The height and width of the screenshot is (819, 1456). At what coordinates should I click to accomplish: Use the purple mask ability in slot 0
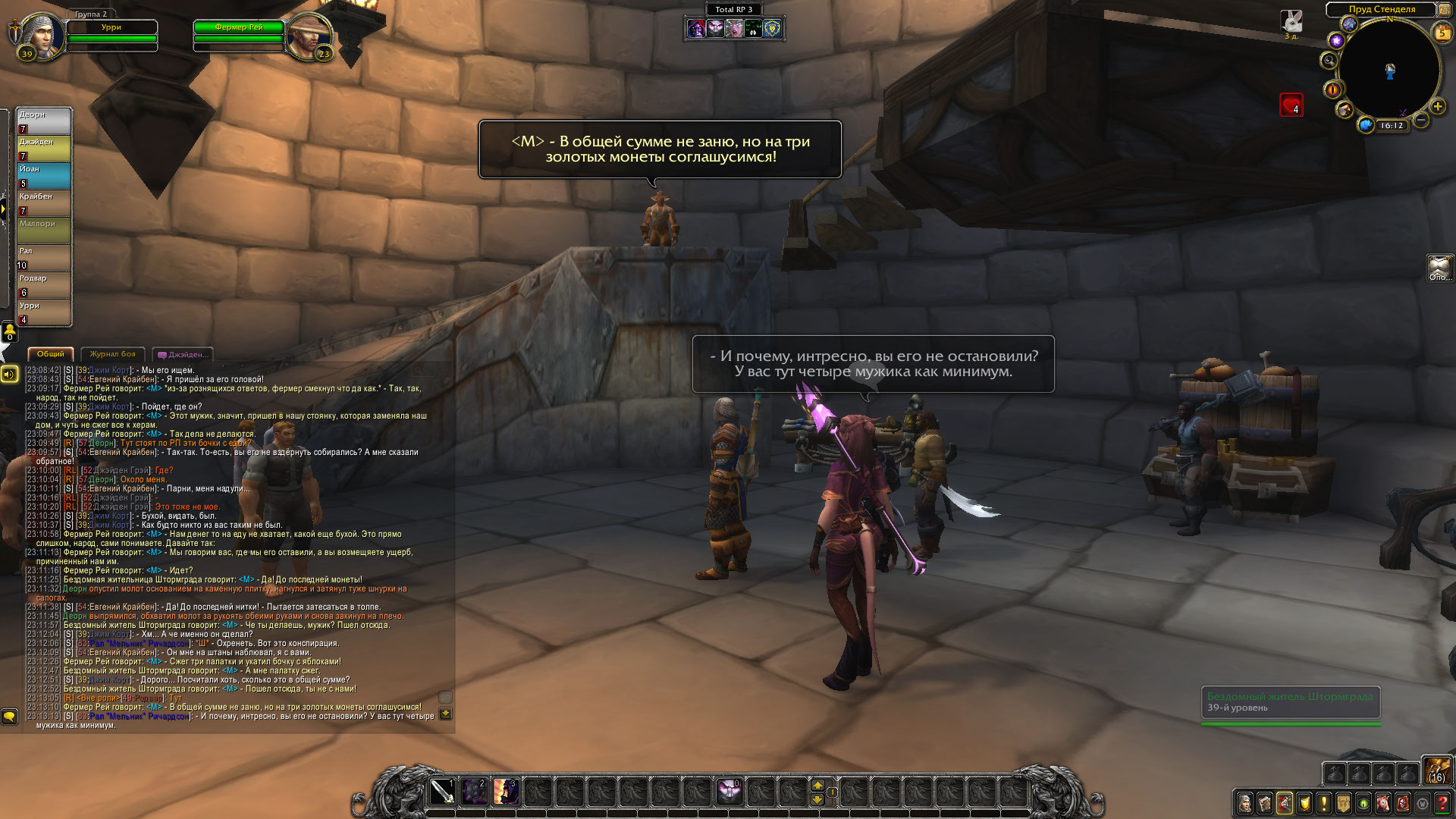730,792
